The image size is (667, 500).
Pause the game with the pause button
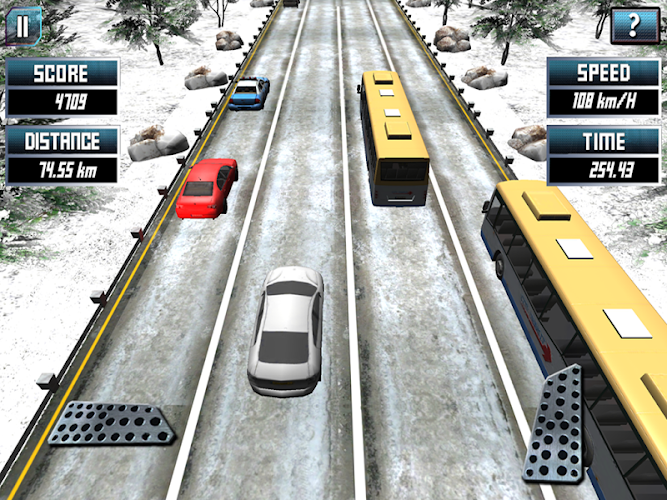point(21,24)
